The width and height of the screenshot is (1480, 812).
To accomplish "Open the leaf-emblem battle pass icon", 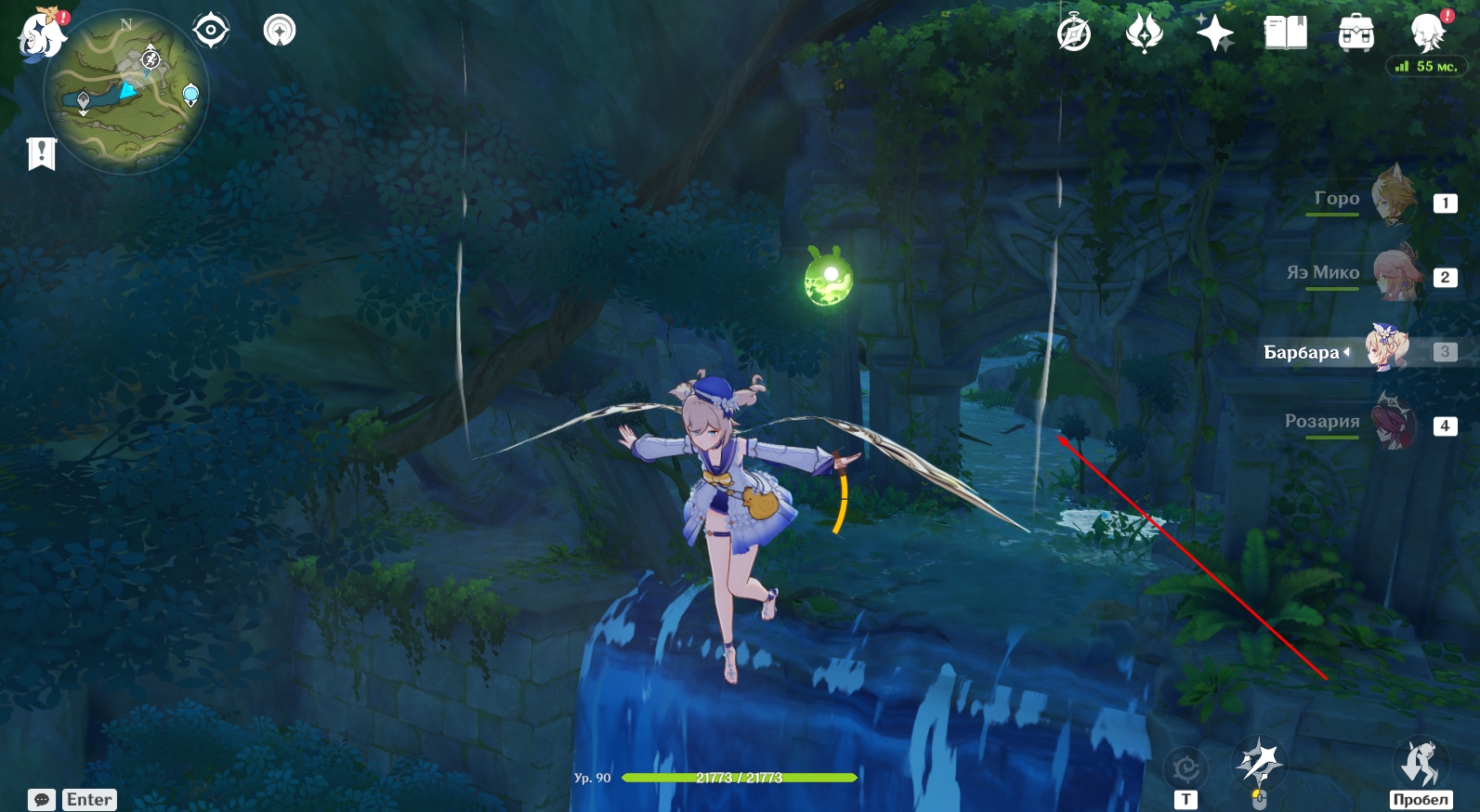I will [1144, 33].
